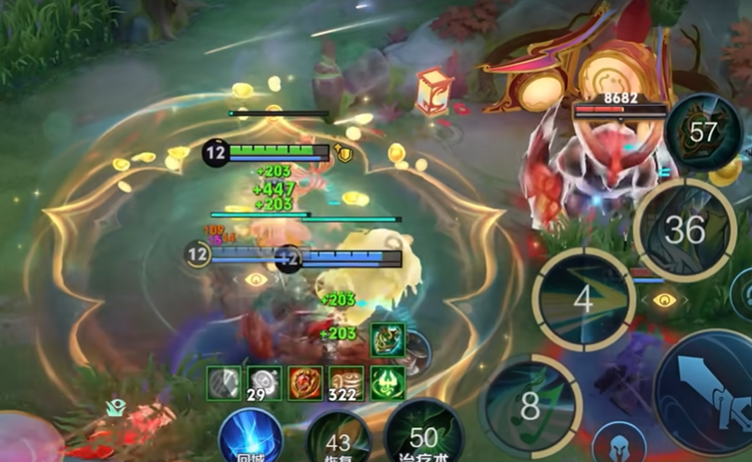Choose the item slot showing 29
This screenshot has width=752, height=462.
264,382
